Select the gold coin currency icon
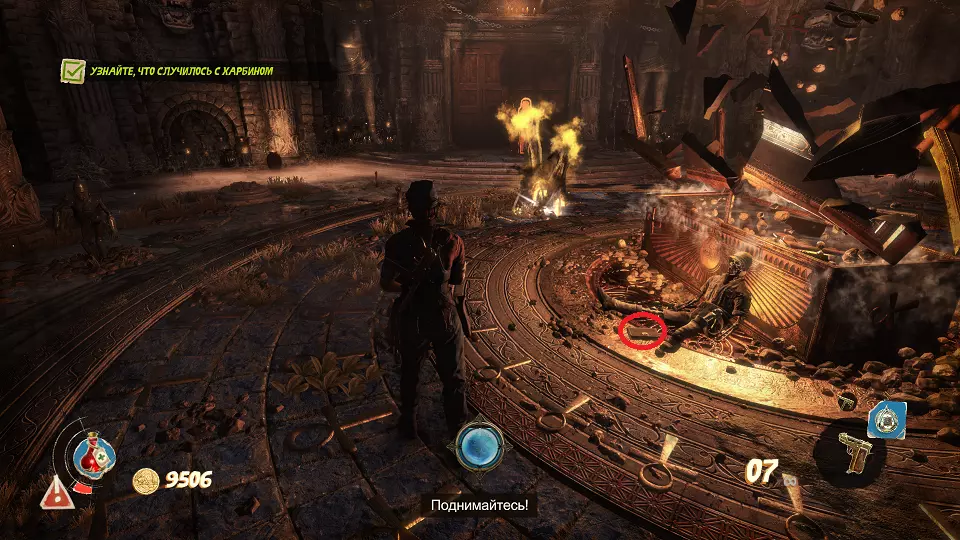The image size is (960, 540). tap(147, 480)
